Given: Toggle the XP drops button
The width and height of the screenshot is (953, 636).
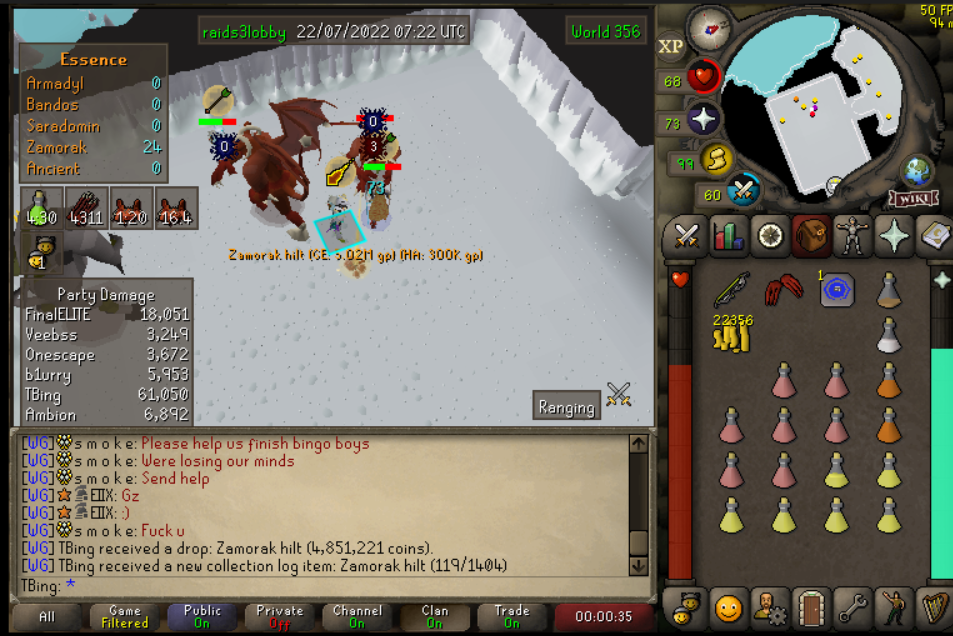Looking at the screenshot, I should pos(670,46).
